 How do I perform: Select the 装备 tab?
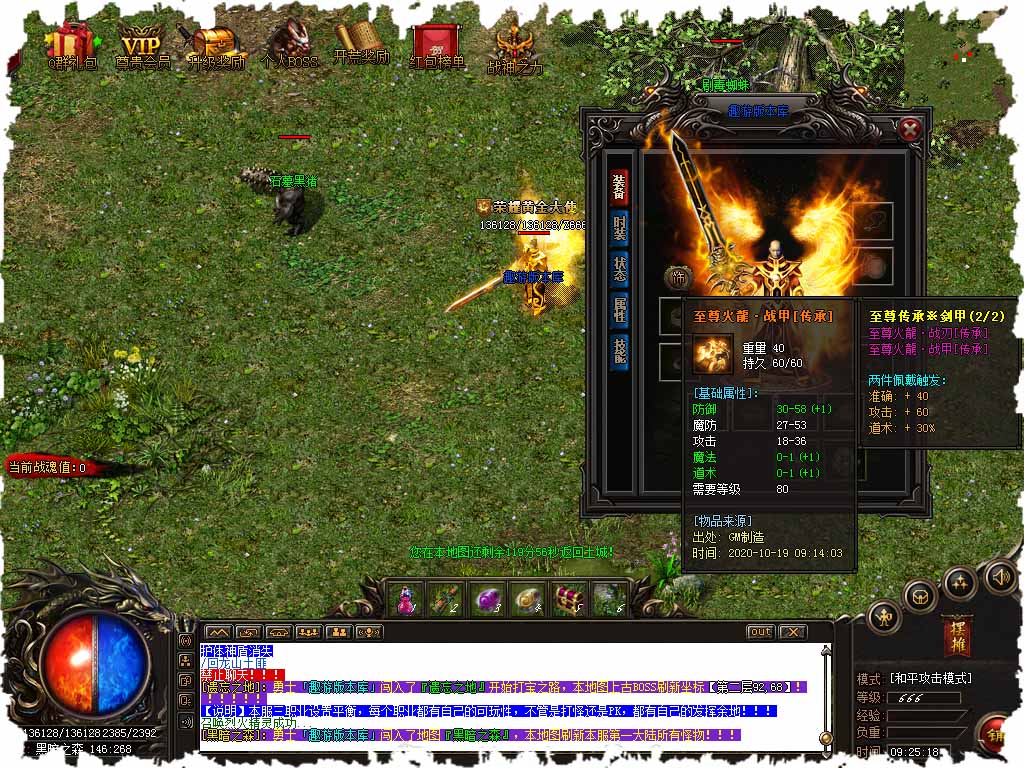click(620, 187)
